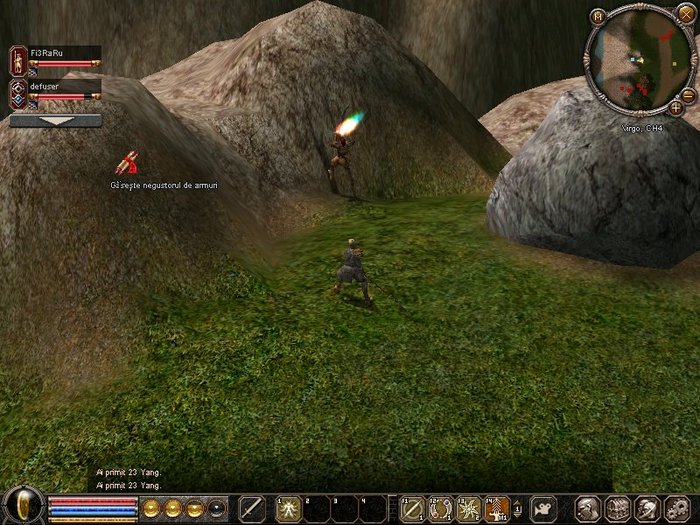The height and width of the screenshot is (525, 700).
Task: Open the character window icon
Action: pyautogui.click(x=589, y=507)
